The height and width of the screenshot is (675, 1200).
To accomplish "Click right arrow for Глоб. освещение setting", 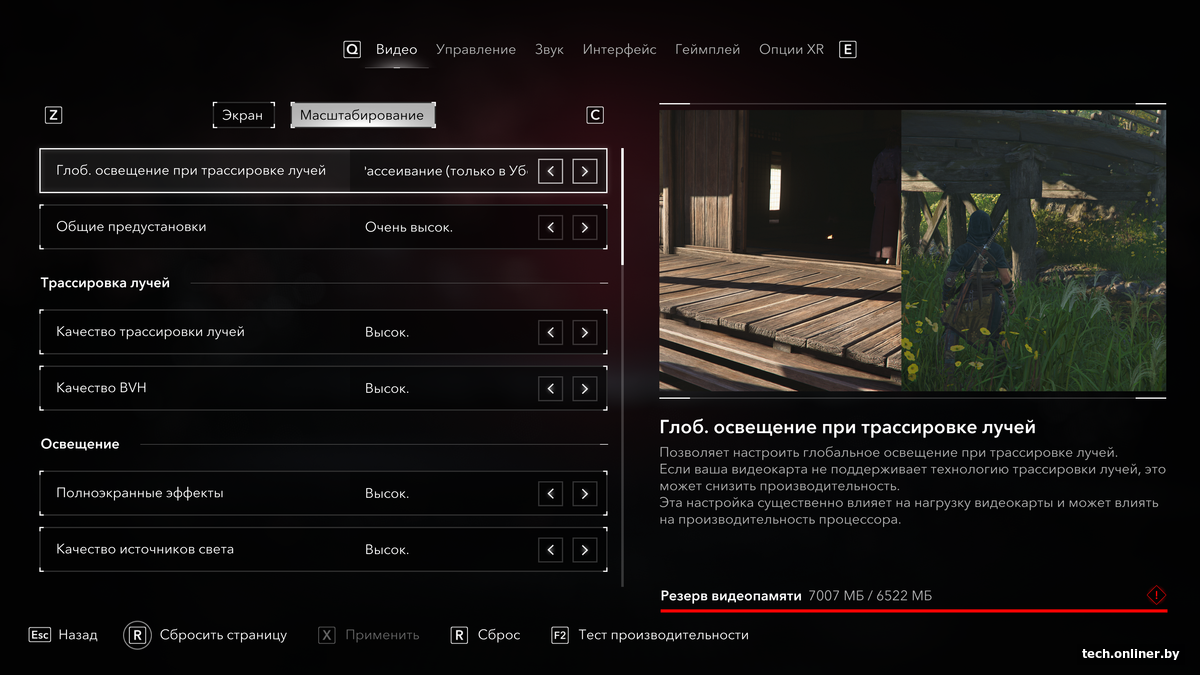I will click(x=585, y=171).
